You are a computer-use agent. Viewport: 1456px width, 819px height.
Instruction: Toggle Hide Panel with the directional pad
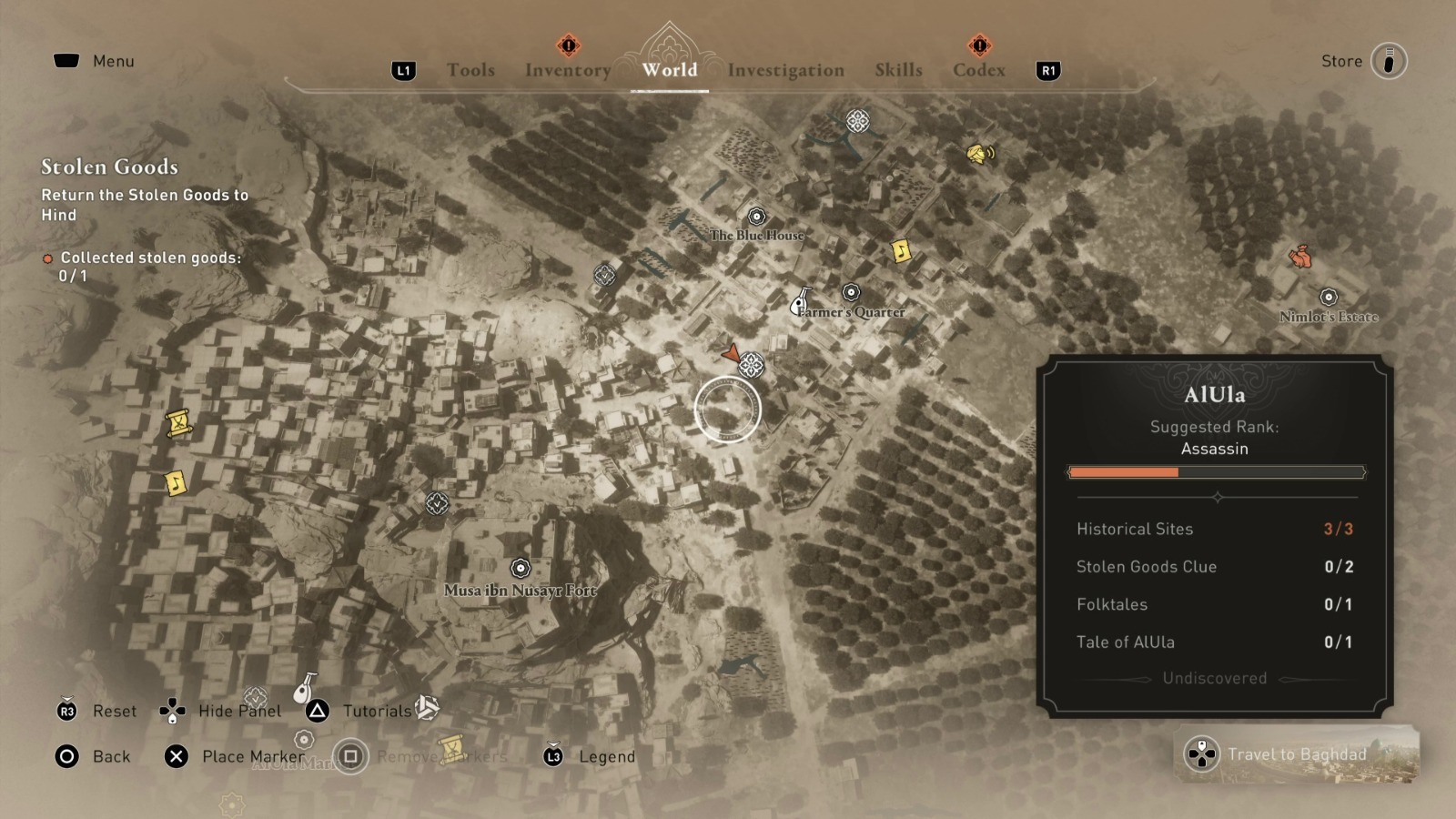(172, 711)
